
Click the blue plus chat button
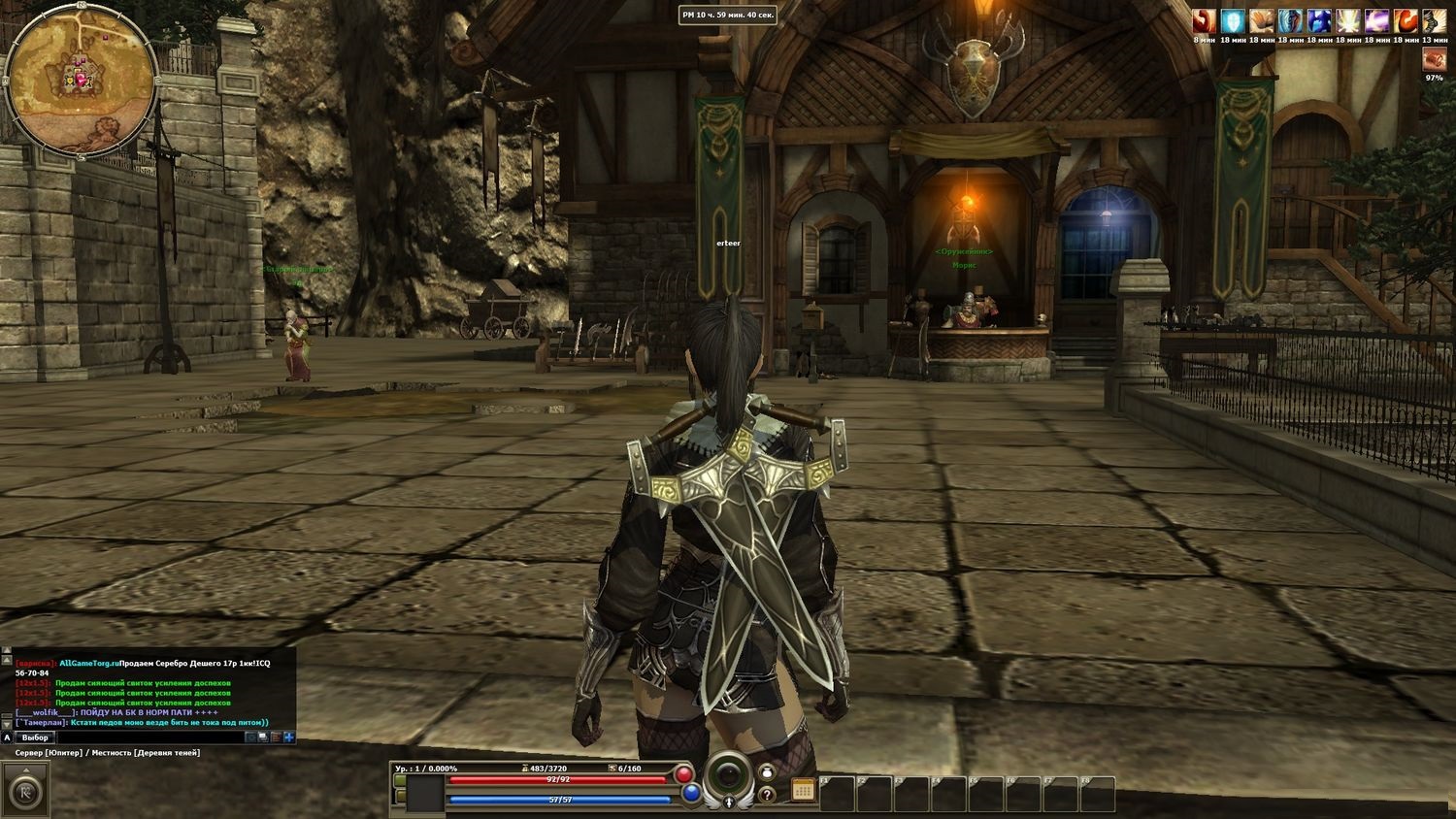[x=288, y=737]
